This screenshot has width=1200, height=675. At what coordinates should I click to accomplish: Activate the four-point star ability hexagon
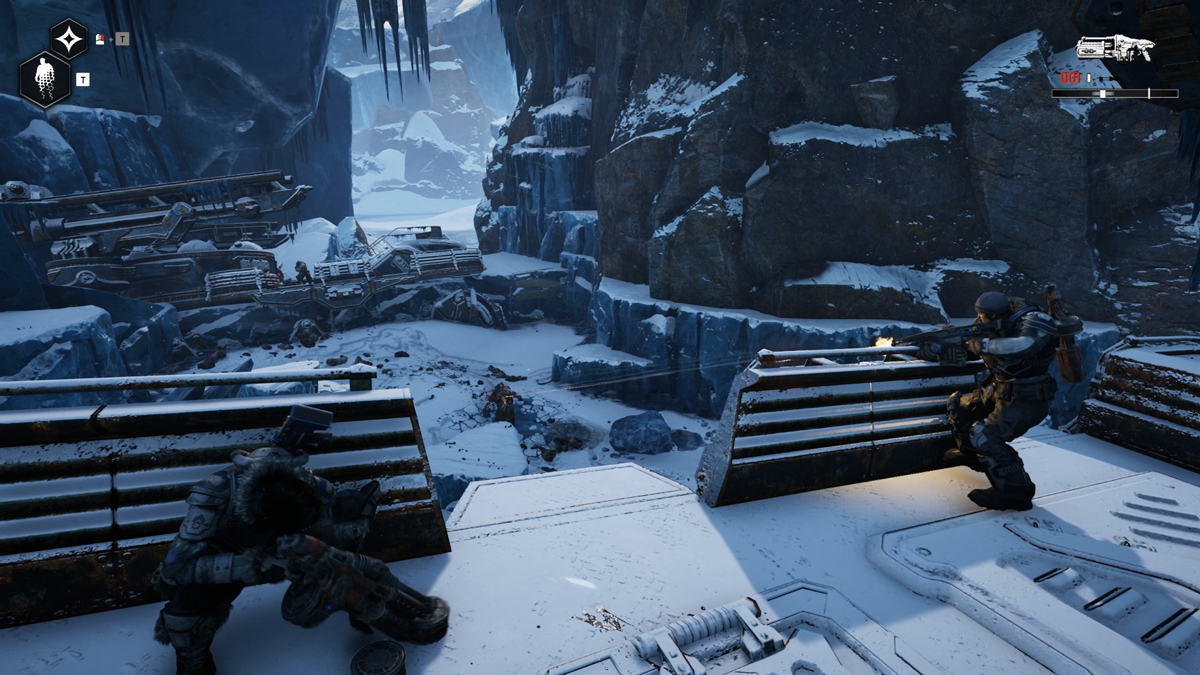click(x=69, y=39)
